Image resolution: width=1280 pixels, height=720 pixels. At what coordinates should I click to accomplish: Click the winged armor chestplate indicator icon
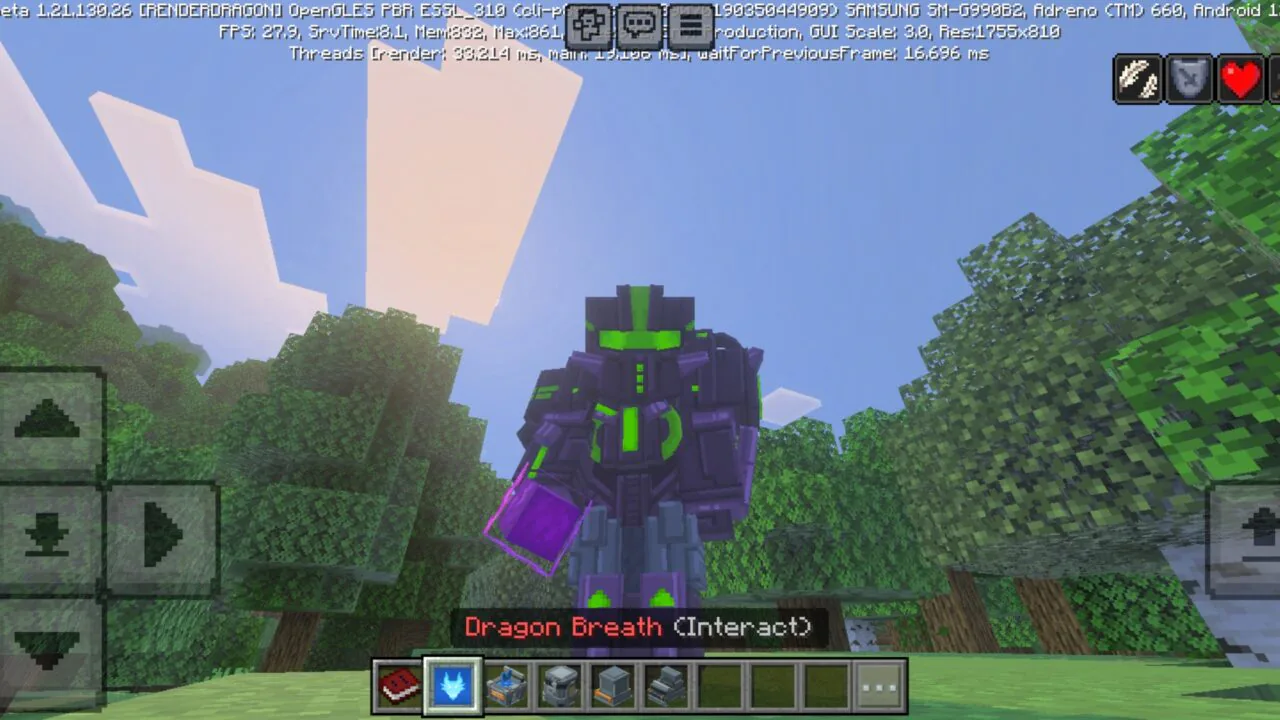point(1188,79)
